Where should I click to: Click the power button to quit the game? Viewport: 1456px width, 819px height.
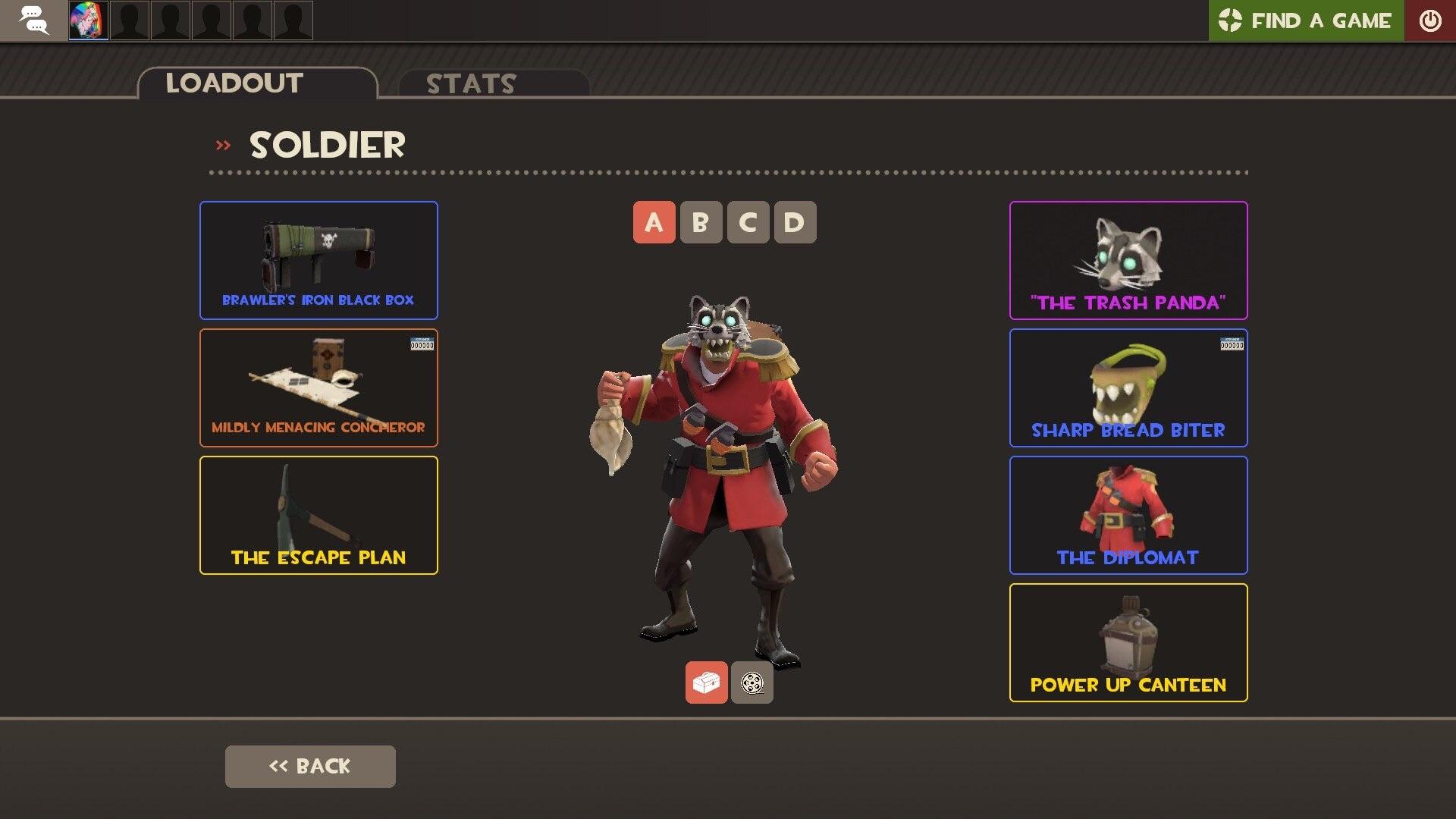(1430, 20)
